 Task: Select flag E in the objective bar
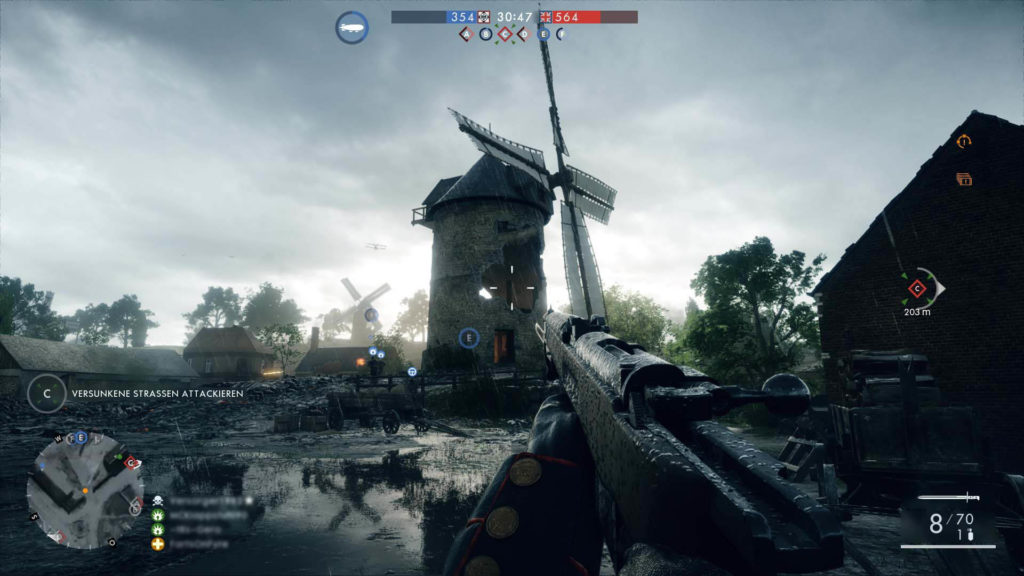544,34
